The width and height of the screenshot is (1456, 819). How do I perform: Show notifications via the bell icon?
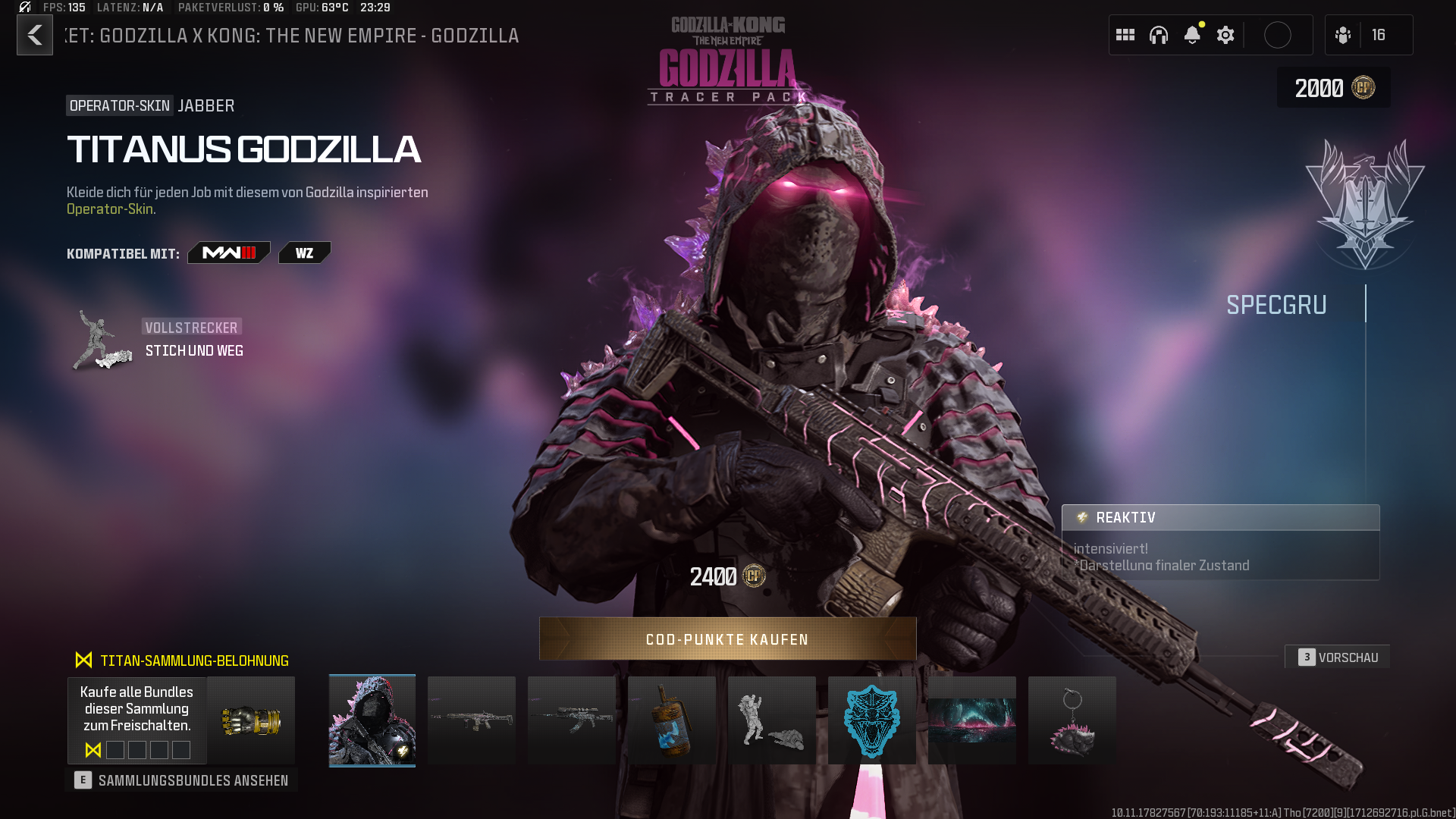tap(1192, 35)
